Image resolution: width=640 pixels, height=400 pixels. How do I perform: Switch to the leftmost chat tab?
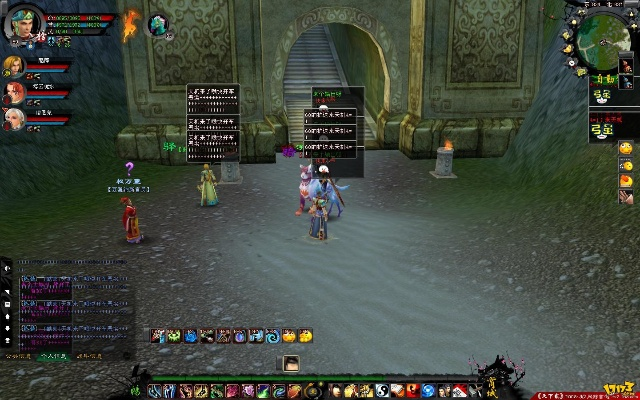[18, 355]
